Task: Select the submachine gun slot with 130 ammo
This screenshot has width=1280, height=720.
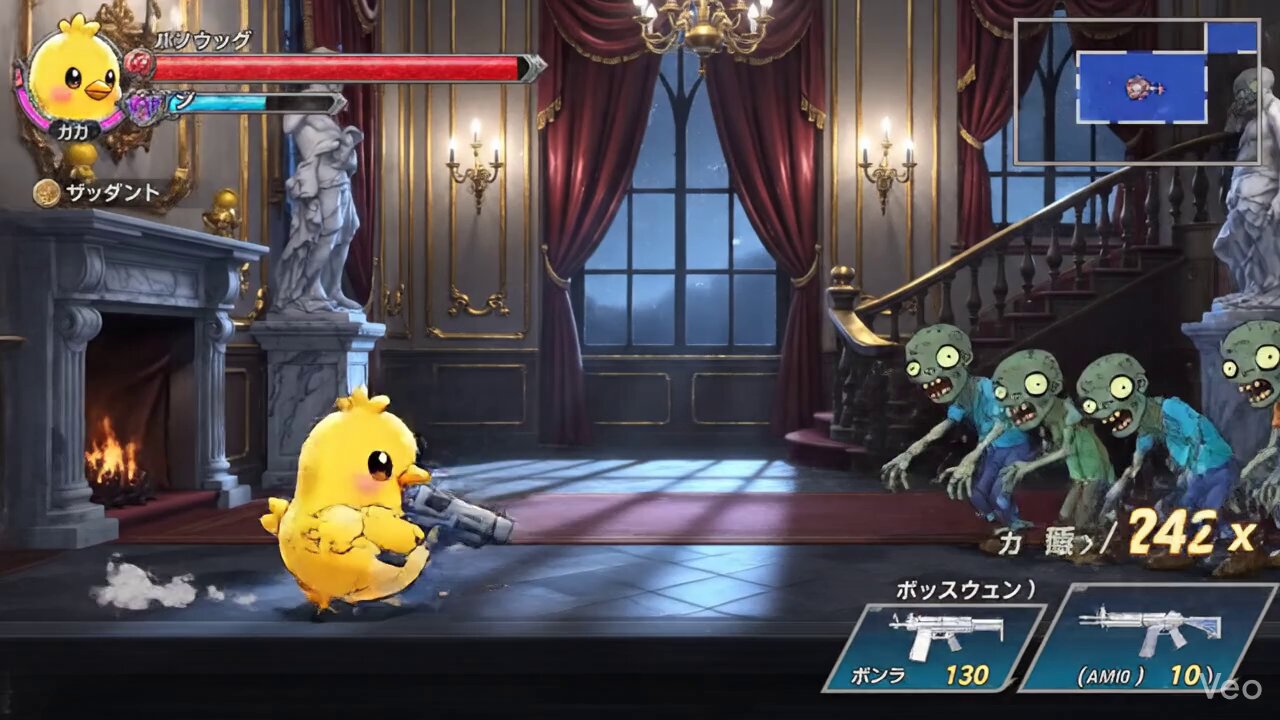Action: pyautogui.click(x=935, y=647)
